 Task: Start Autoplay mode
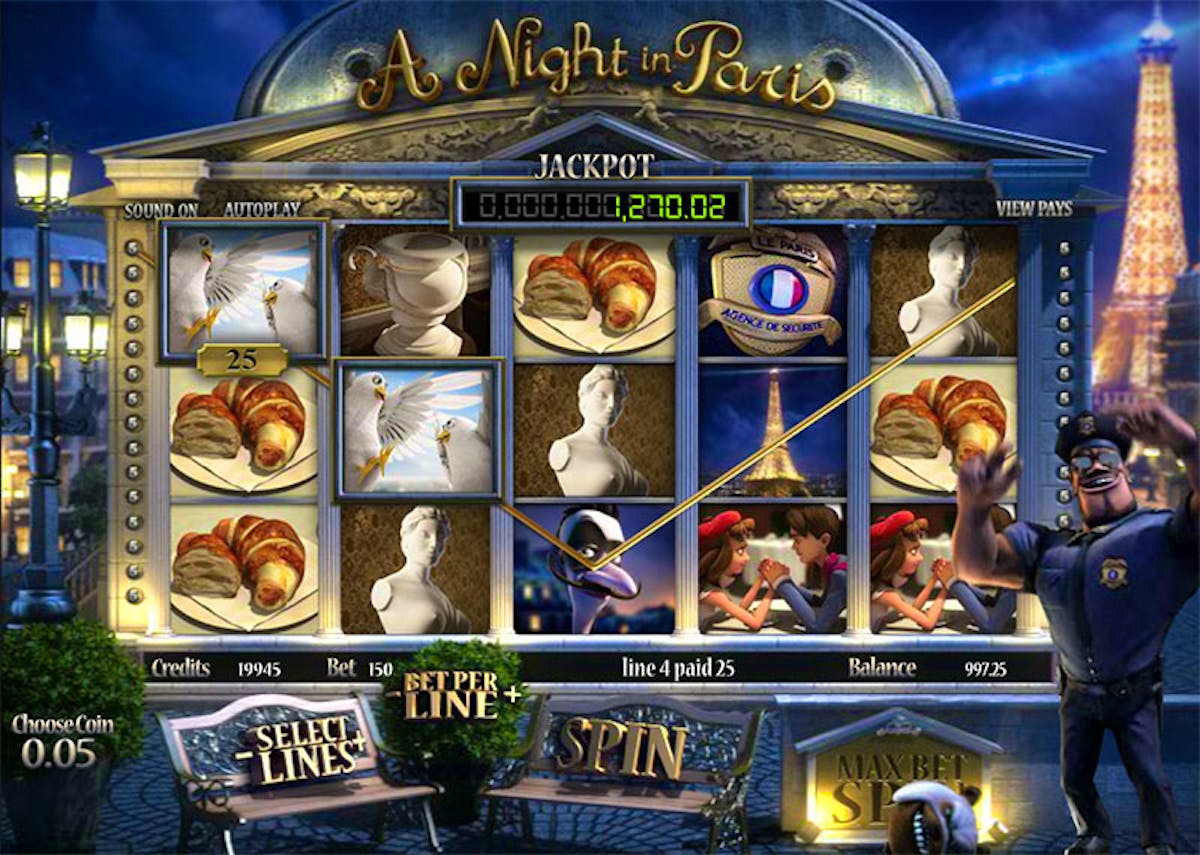pos(262,210)
